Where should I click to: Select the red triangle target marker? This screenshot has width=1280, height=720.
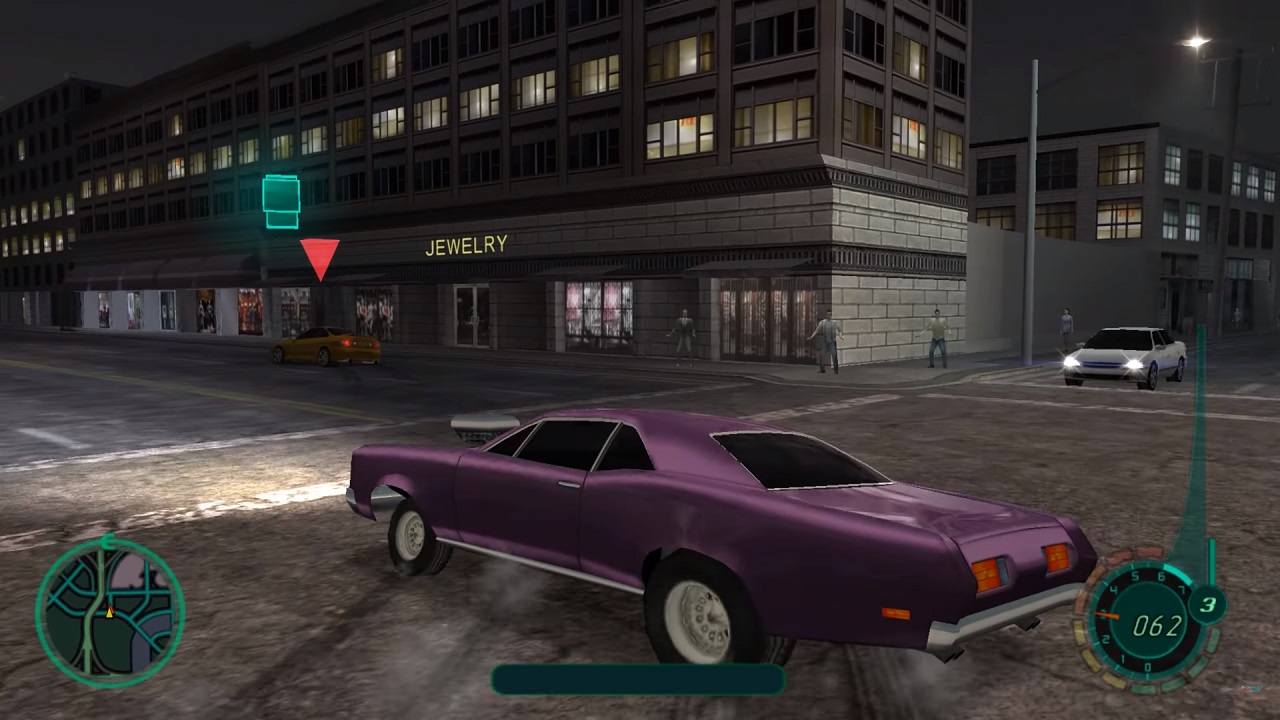320,257
